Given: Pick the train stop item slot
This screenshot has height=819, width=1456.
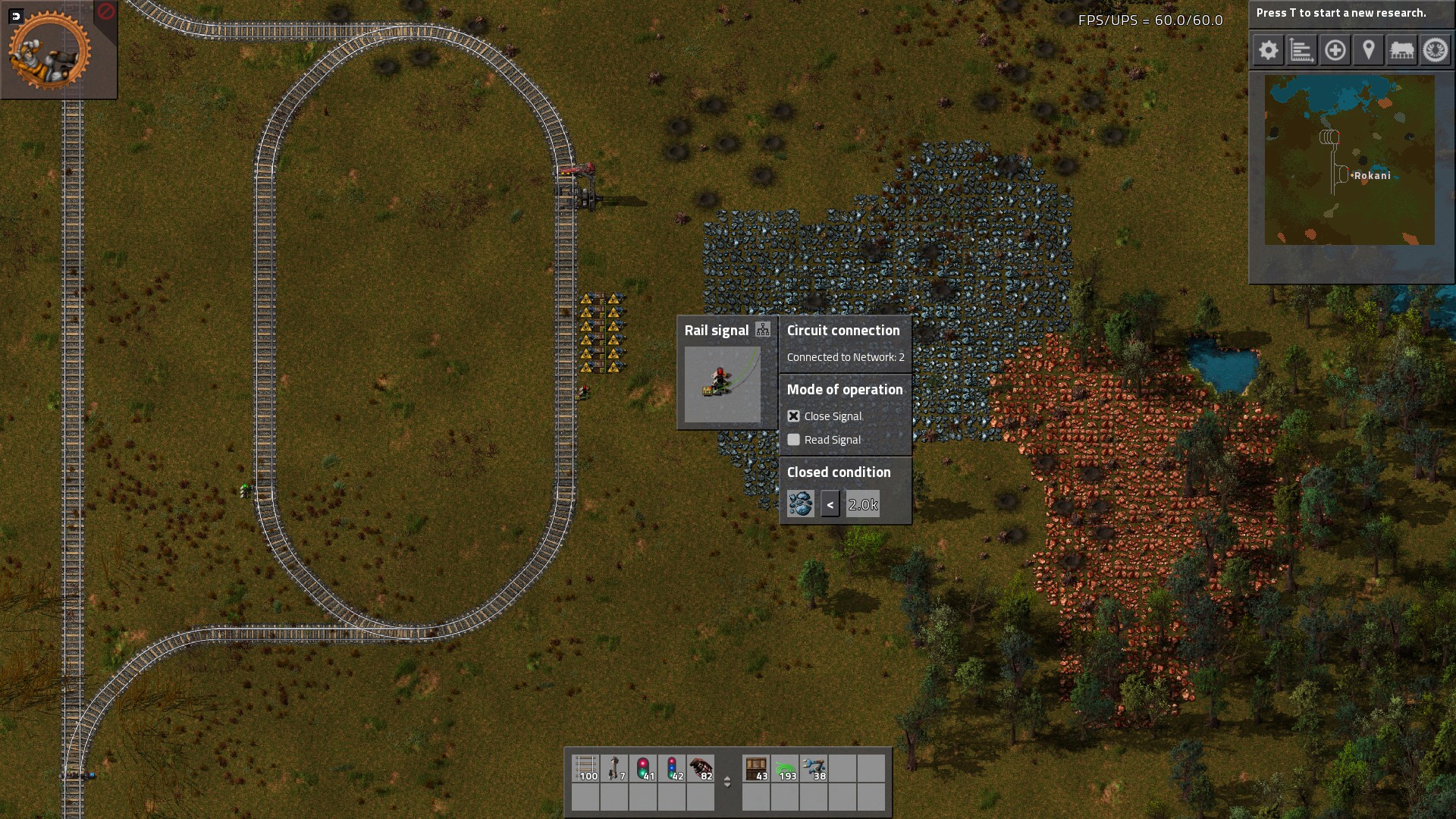Looking at the screenshot, I should pos(615,768).
